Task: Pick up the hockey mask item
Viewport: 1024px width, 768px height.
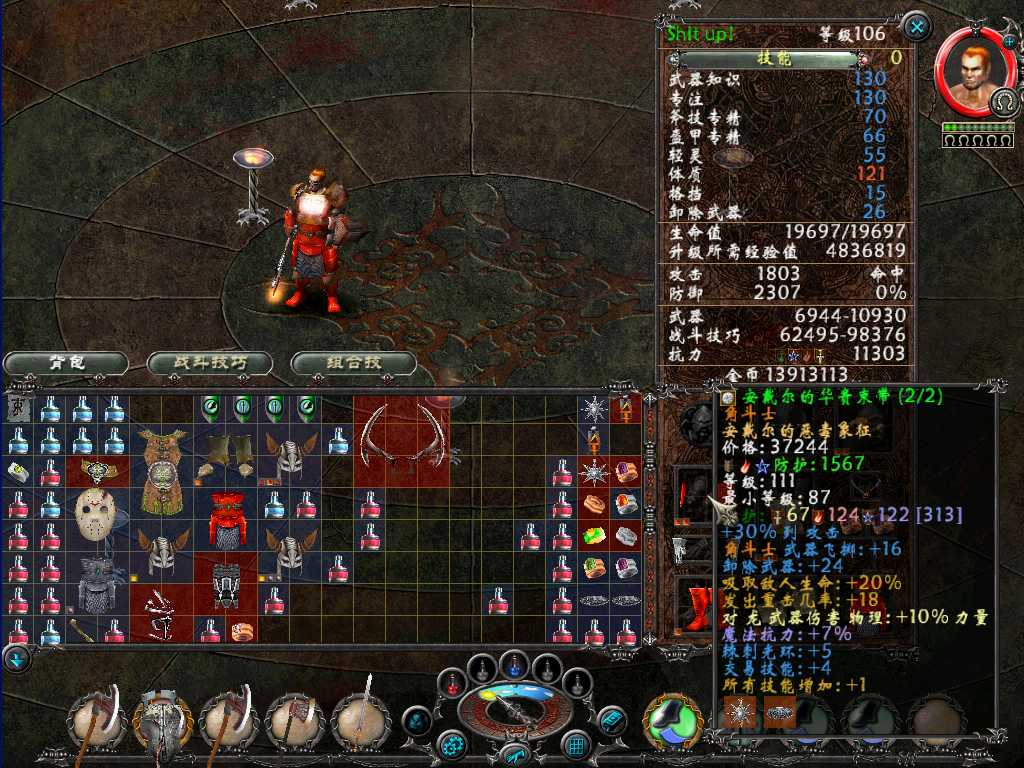Action: (95, 510)
